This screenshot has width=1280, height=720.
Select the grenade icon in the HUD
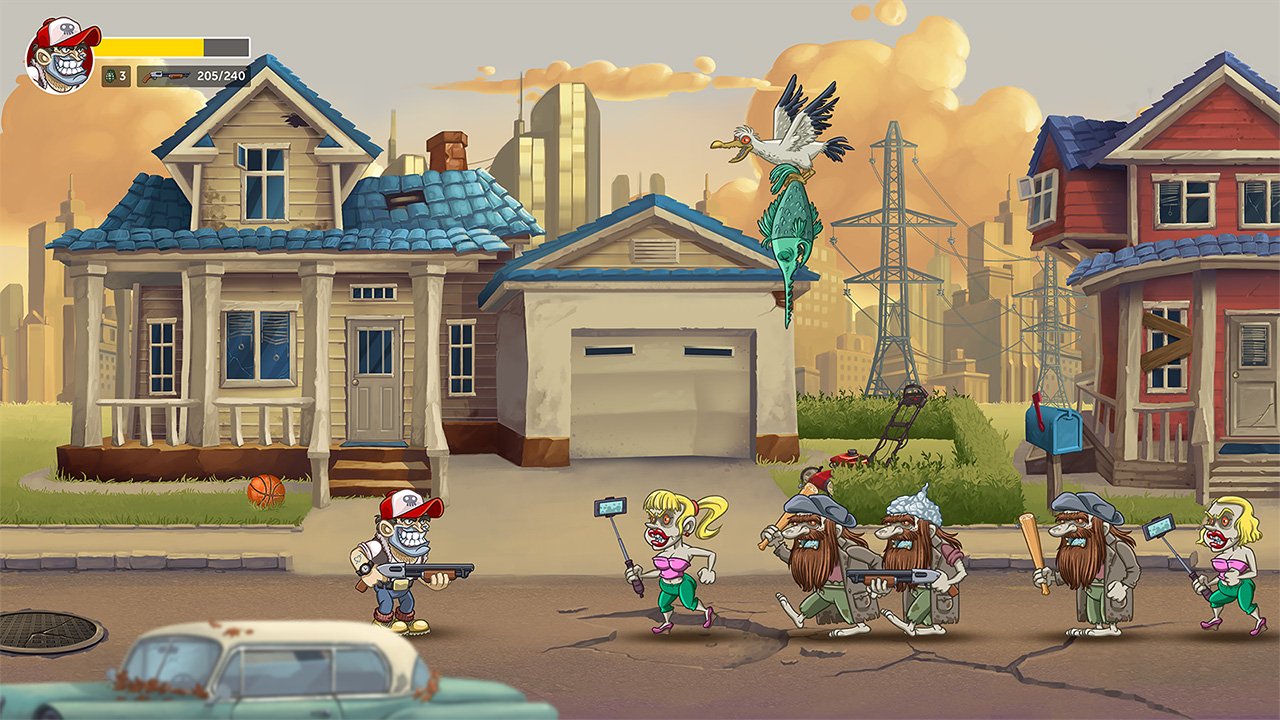[x=110, y=75]
